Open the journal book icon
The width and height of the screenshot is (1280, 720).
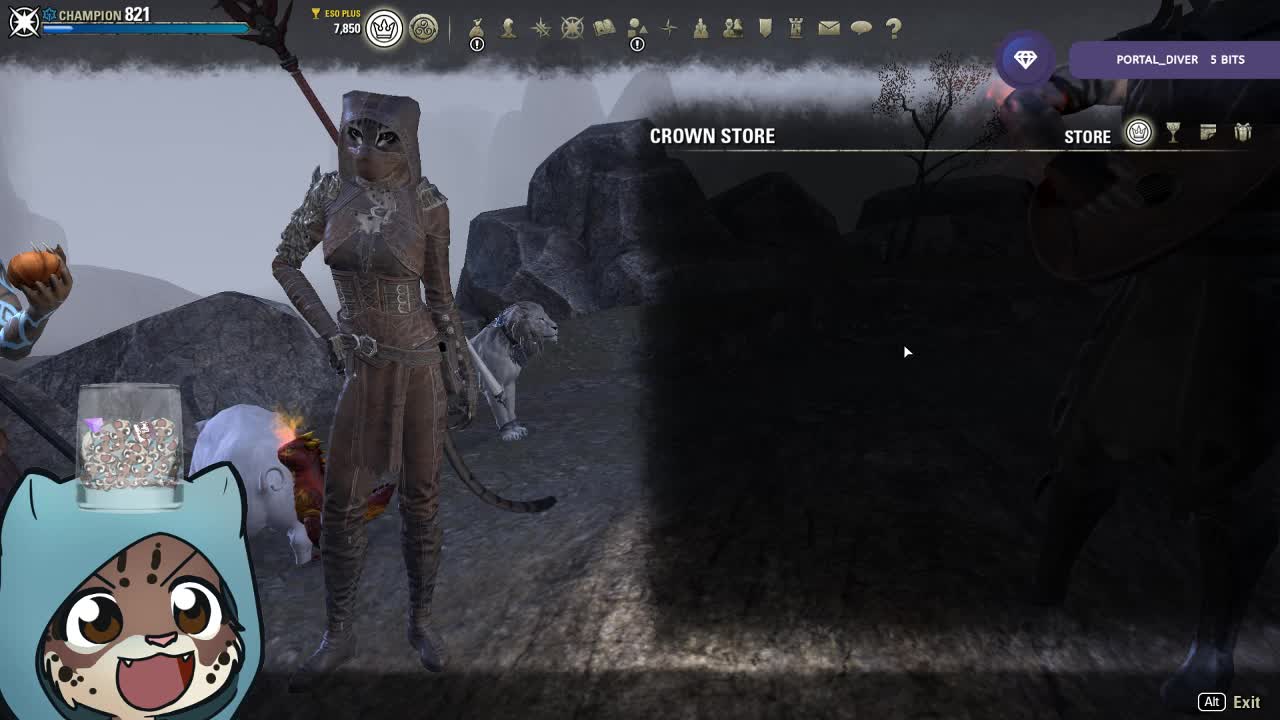coord(604,28)
